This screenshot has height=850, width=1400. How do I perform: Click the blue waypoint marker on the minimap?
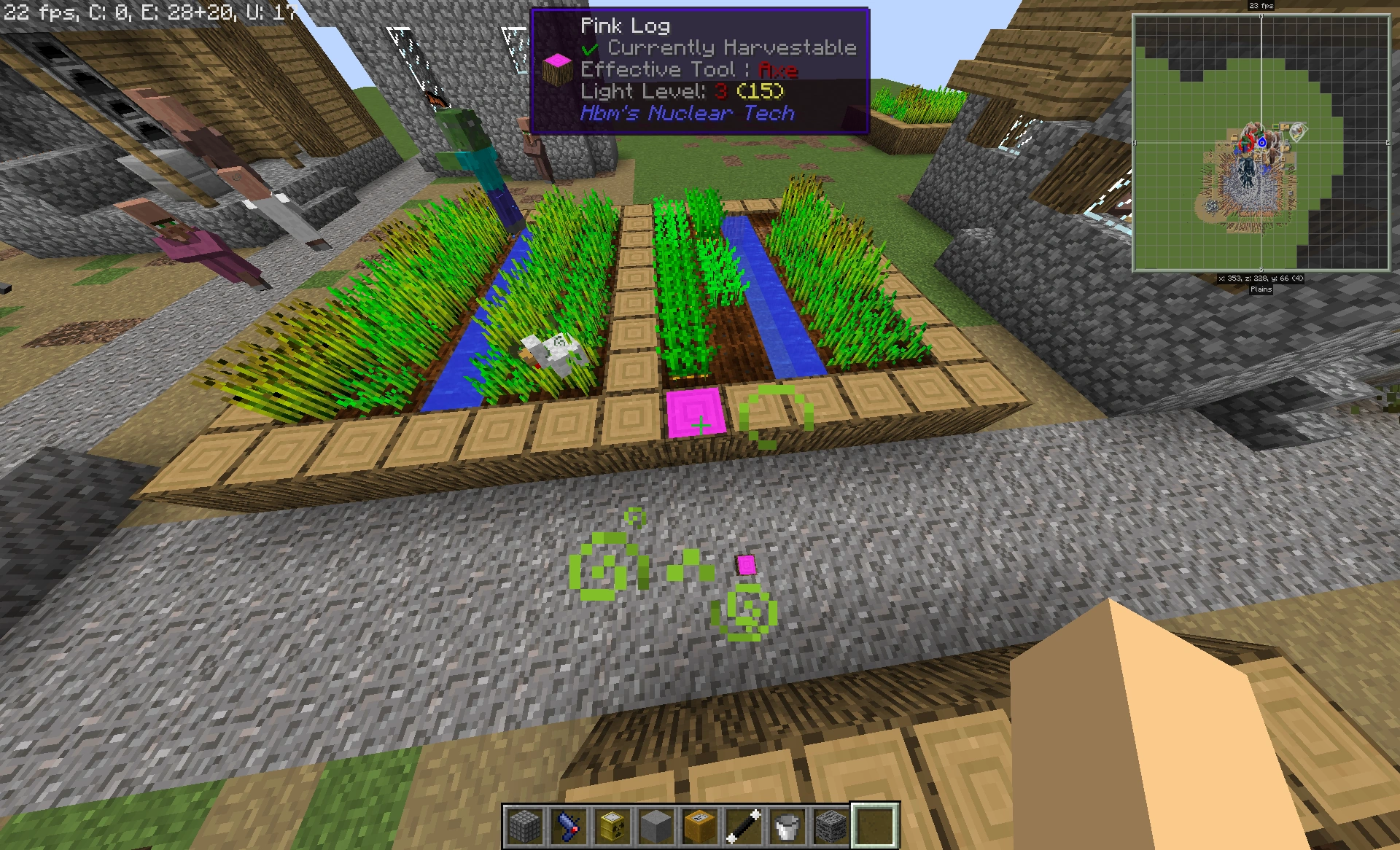pos(1263,143)
